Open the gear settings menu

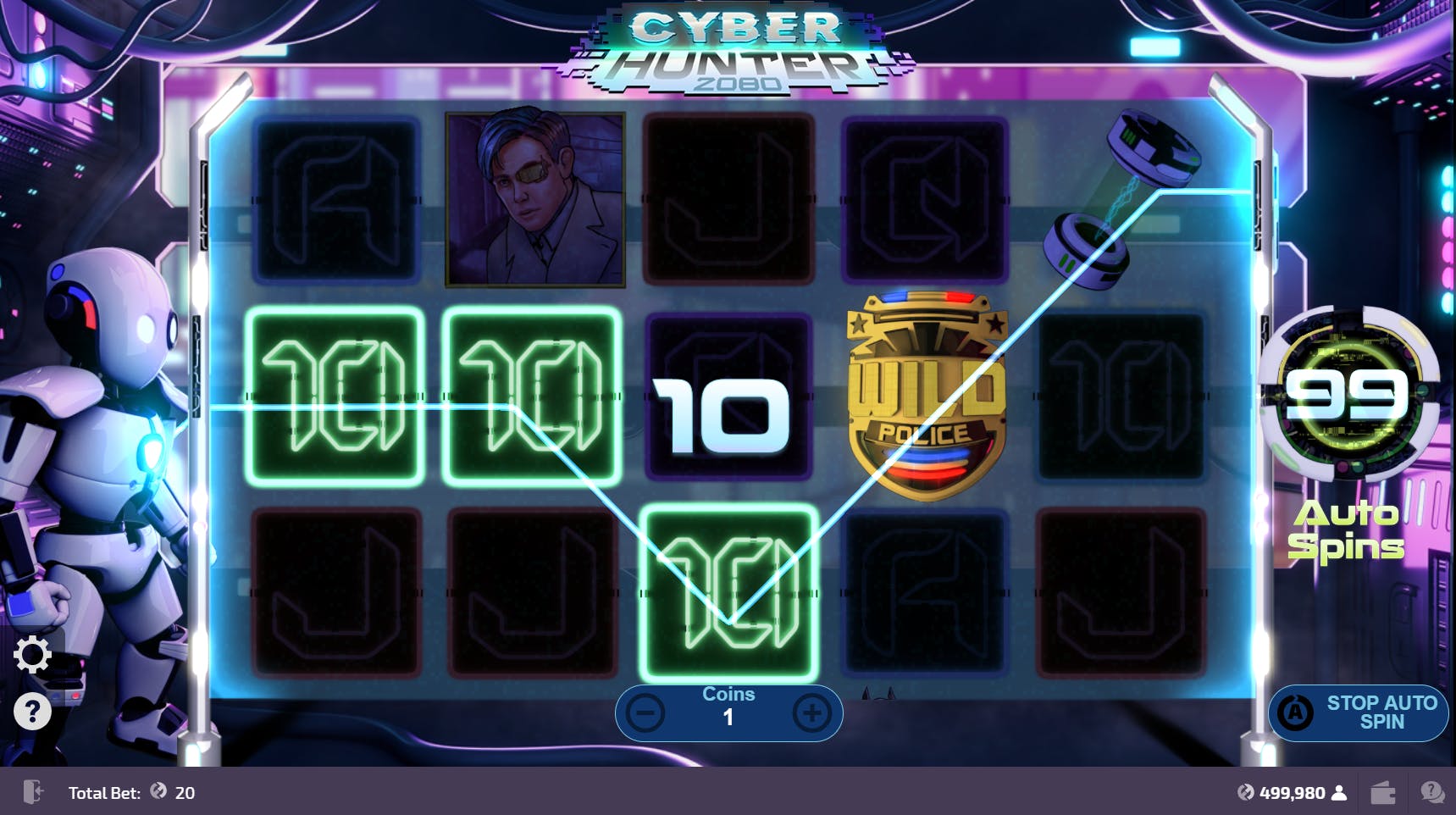[x=33, y=655]
